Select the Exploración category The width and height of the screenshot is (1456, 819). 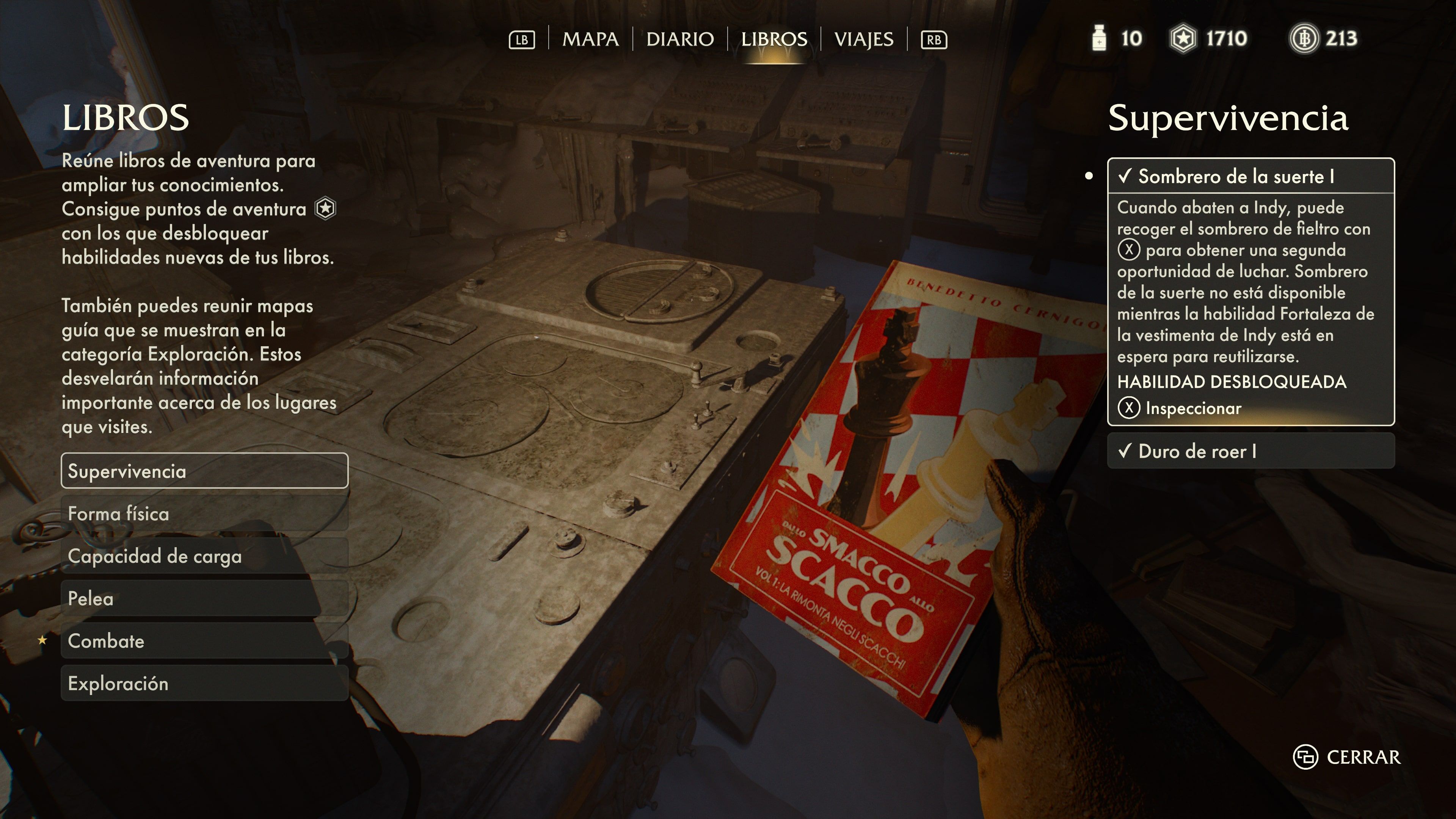pyautogui.click(x=204, y=683)
